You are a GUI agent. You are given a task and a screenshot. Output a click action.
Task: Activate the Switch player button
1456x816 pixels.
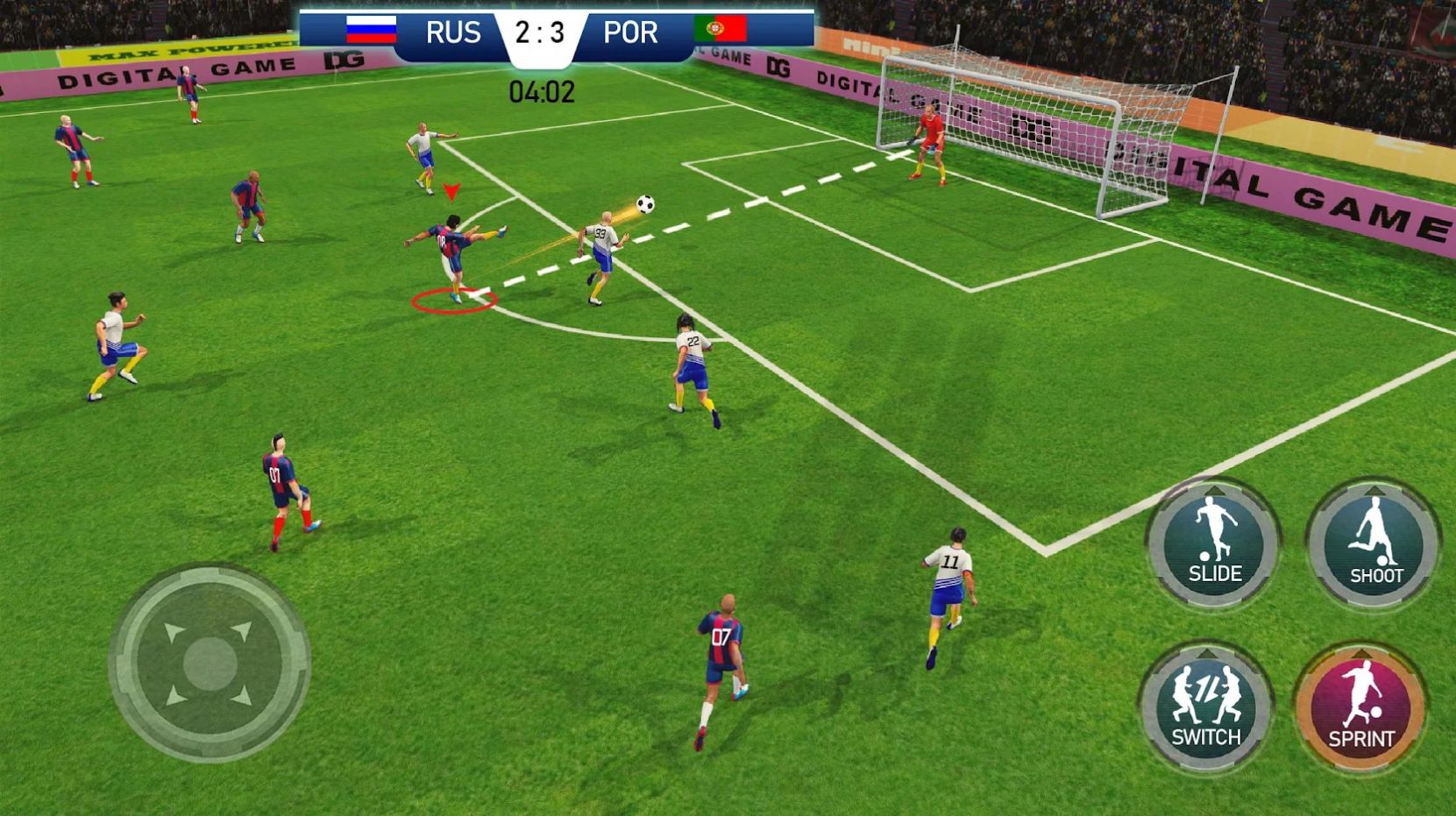[x=1206, y=706]
